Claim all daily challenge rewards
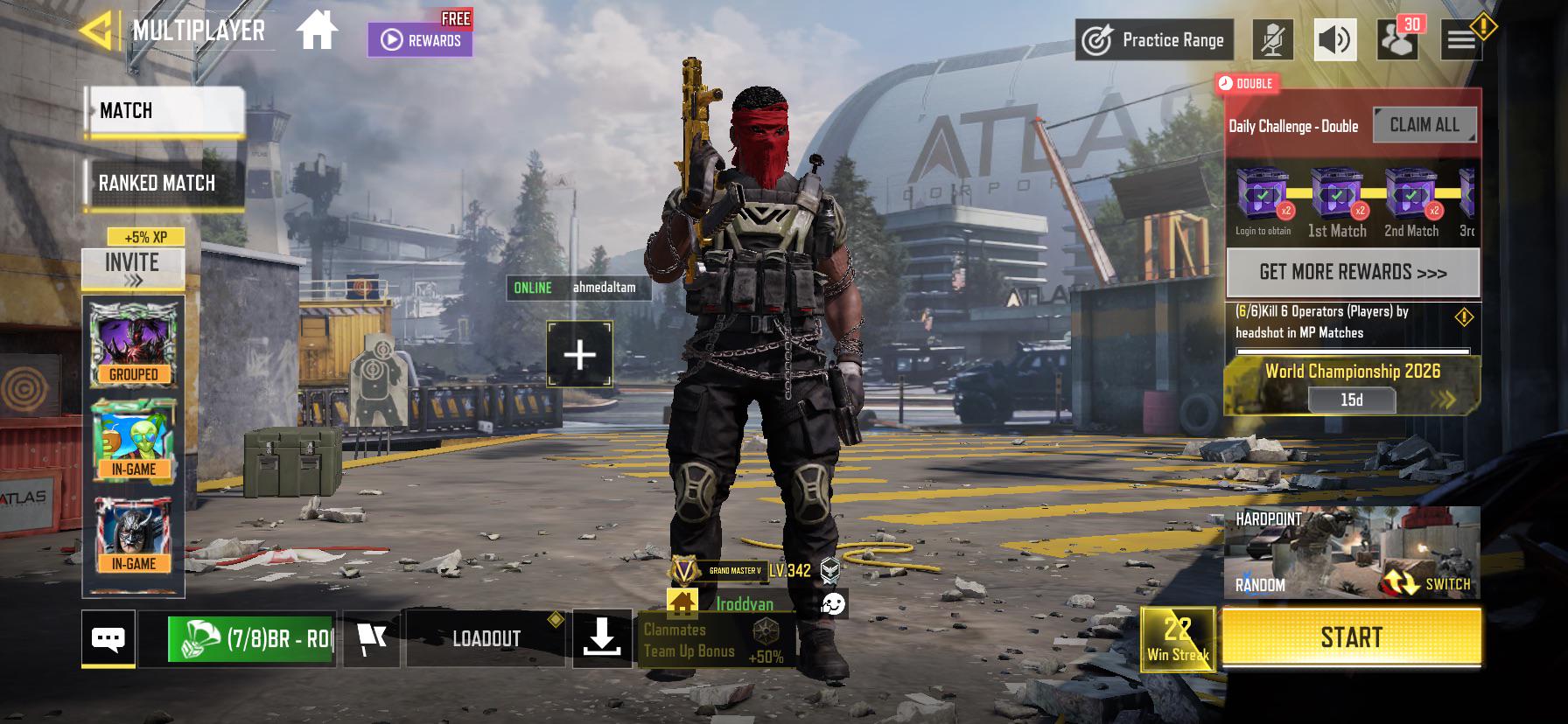1568x724 pixels. 1424,125
